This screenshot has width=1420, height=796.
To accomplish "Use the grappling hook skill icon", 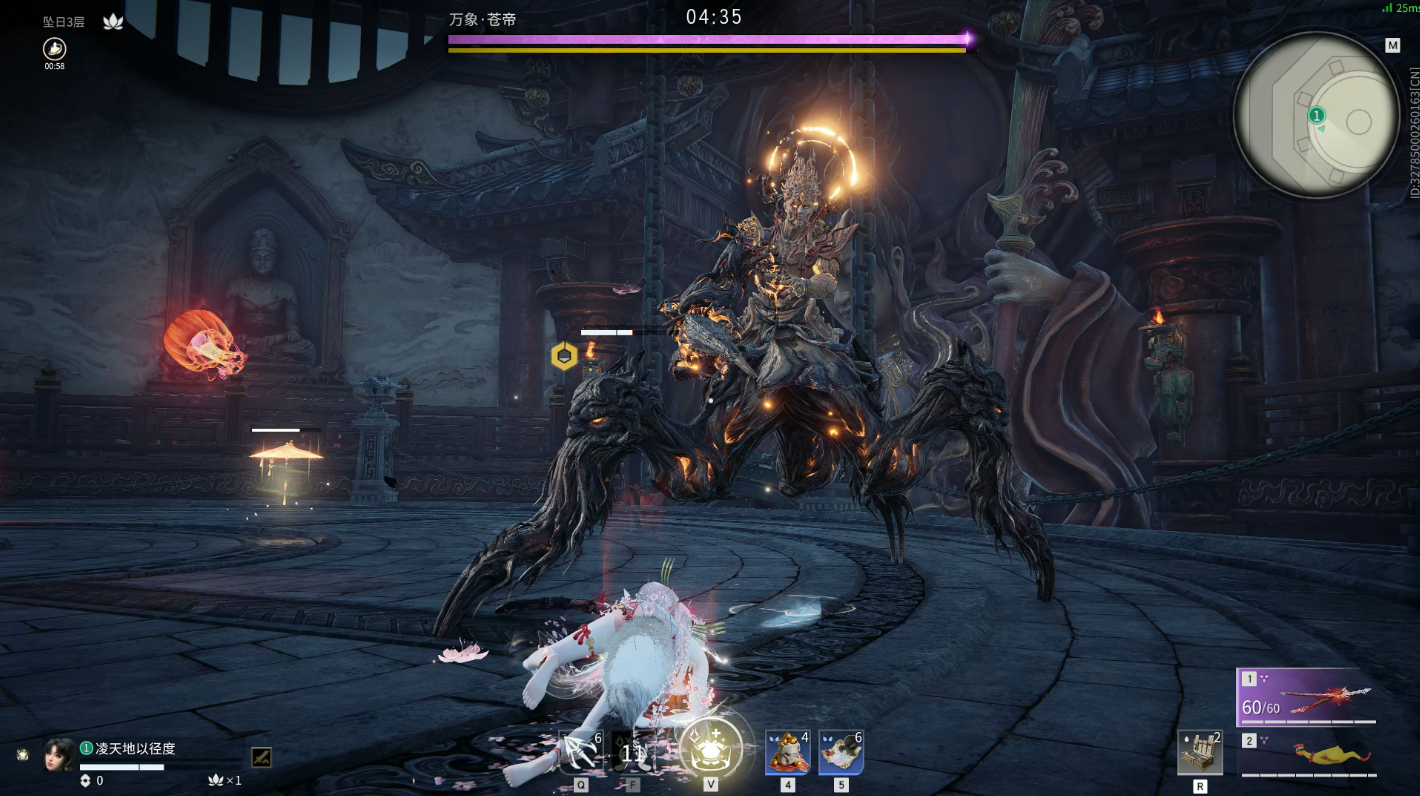I will (580, 752).
